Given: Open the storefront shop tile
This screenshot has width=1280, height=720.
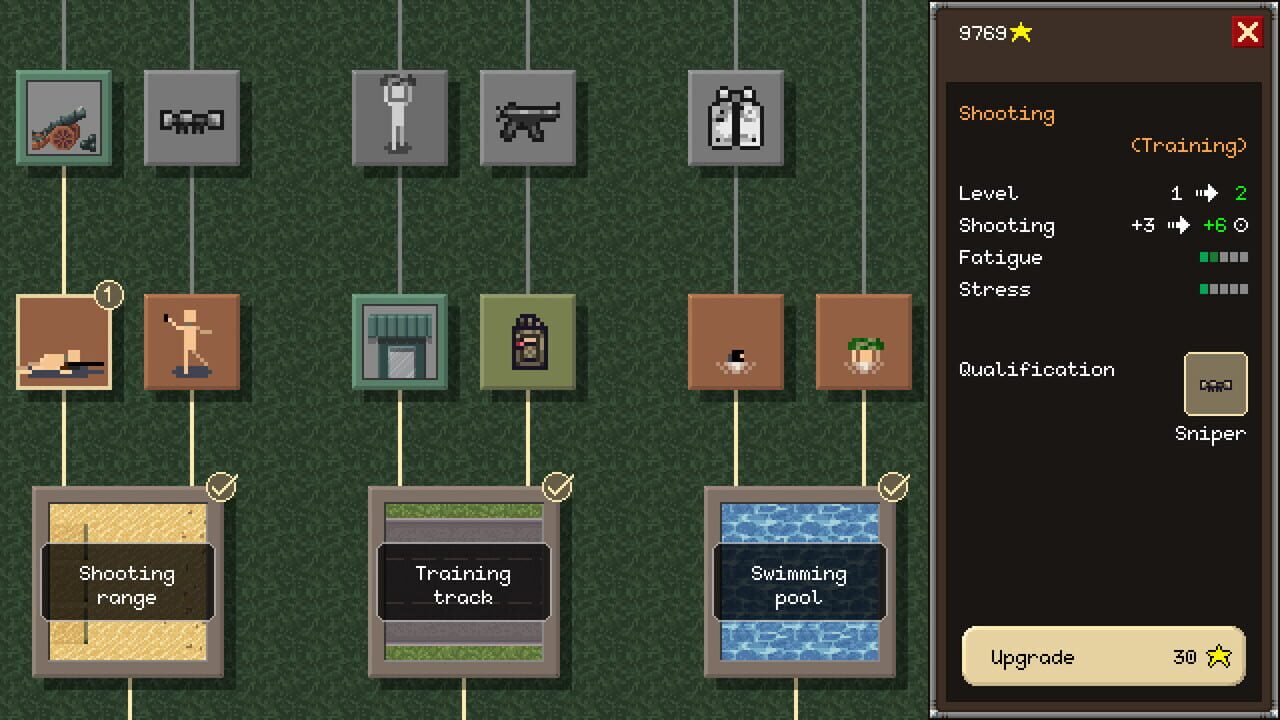Looking at the screenshot, I should pos(401,343).
